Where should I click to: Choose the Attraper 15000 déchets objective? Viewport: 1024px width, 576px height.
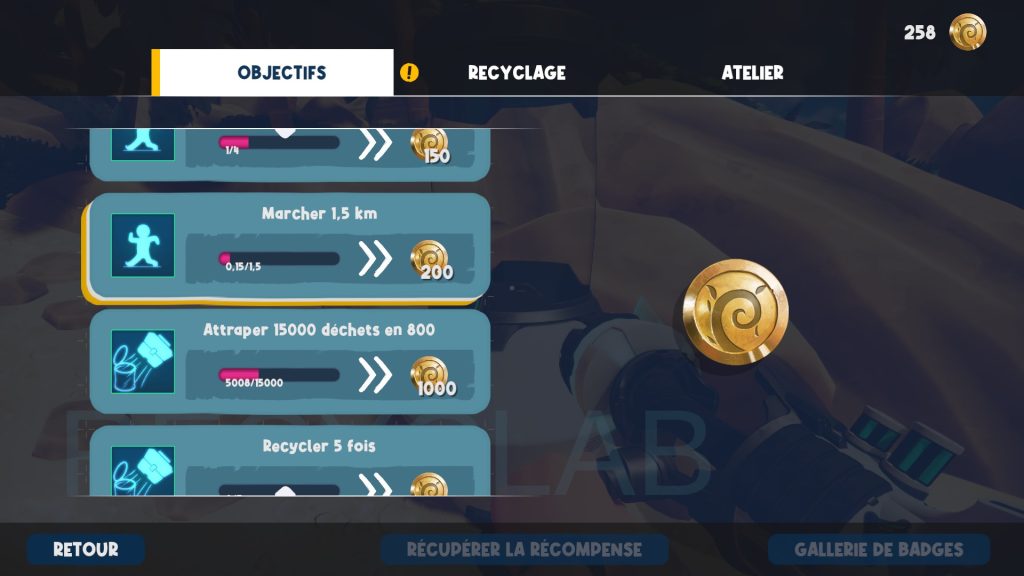(289, 361)
